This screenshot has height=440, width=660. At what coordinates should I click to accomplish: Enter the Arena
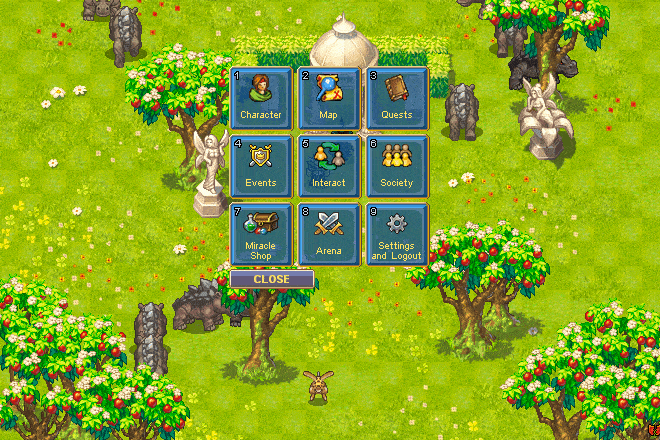[329, 234]
